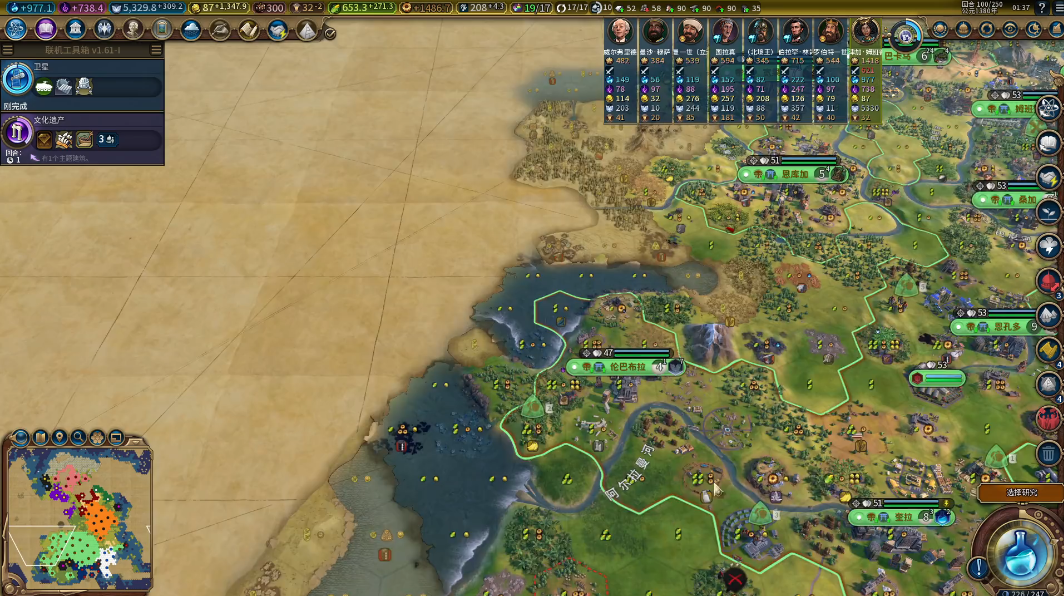This screenshot has width=1064, height=596.
Task: Open the handshake and lightning icon panel
Action: (x=278, y=29)
